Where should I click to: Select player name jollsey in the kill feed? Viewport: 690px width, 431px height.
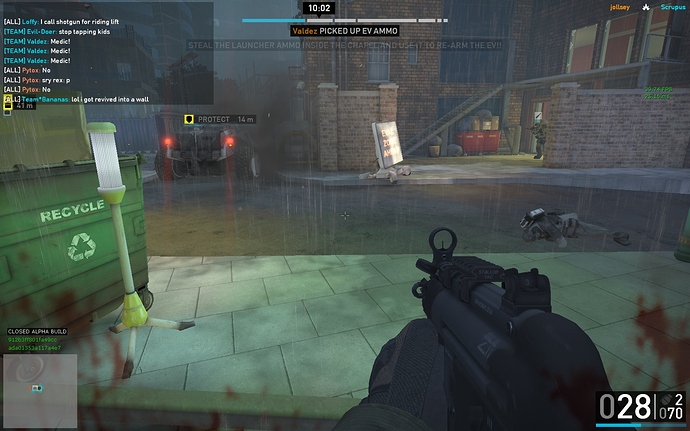click(621, 7)
